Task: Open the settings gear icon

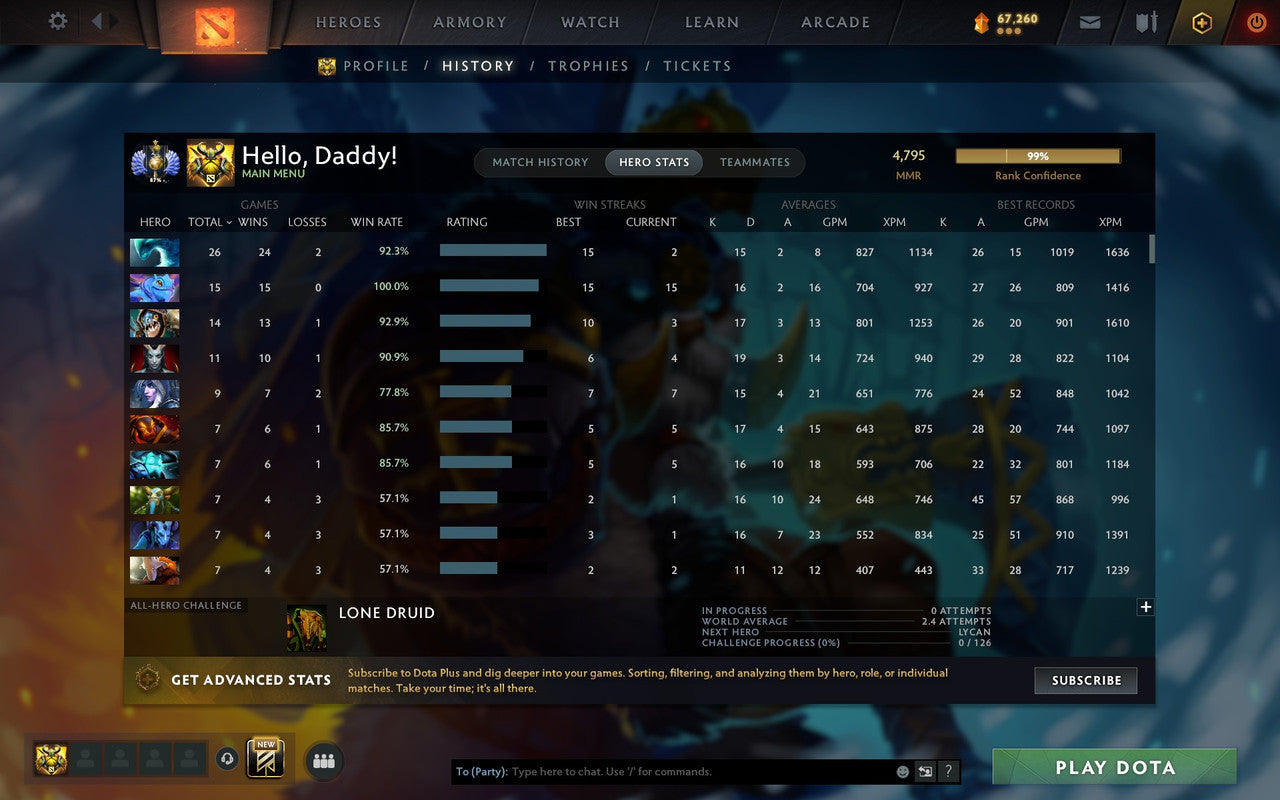Action: point(57,22)
